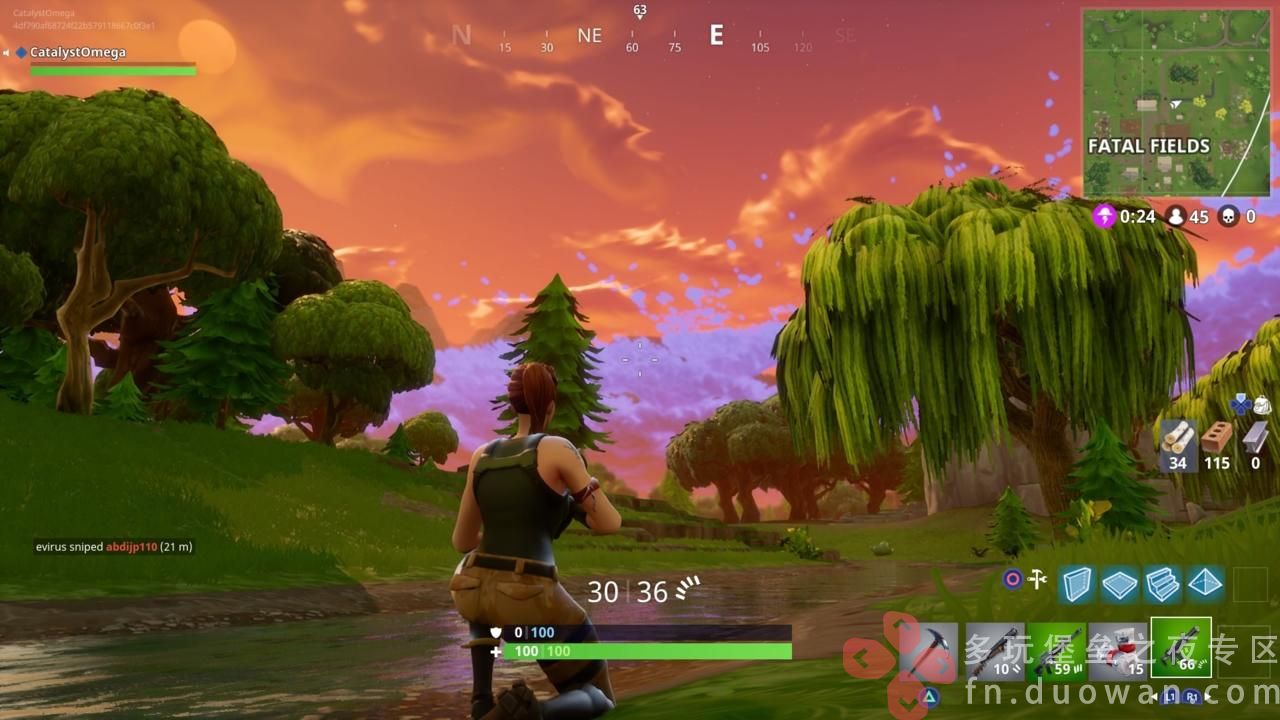The height and width of the screenshot is (720, 1280).
Task: Choose the floor building piece
Action: pos(1119,584)
